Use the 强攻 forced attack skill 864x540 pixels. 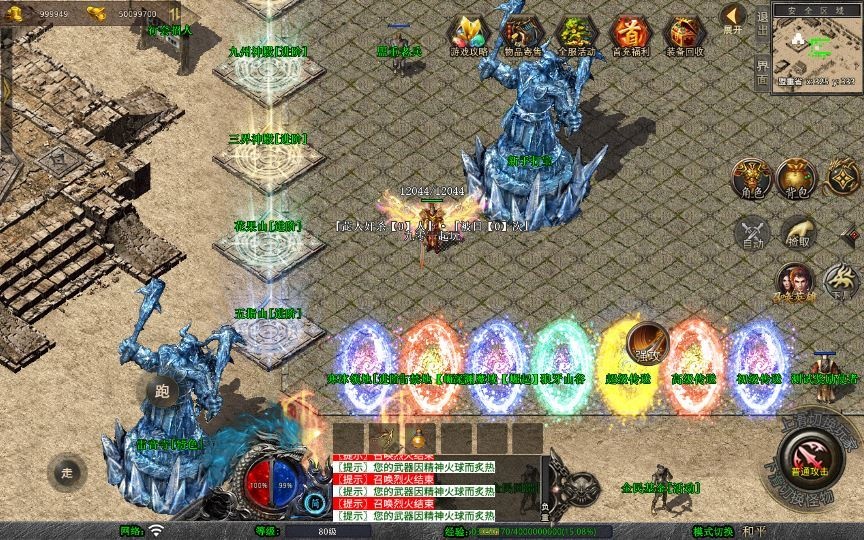tap(648, 342)
